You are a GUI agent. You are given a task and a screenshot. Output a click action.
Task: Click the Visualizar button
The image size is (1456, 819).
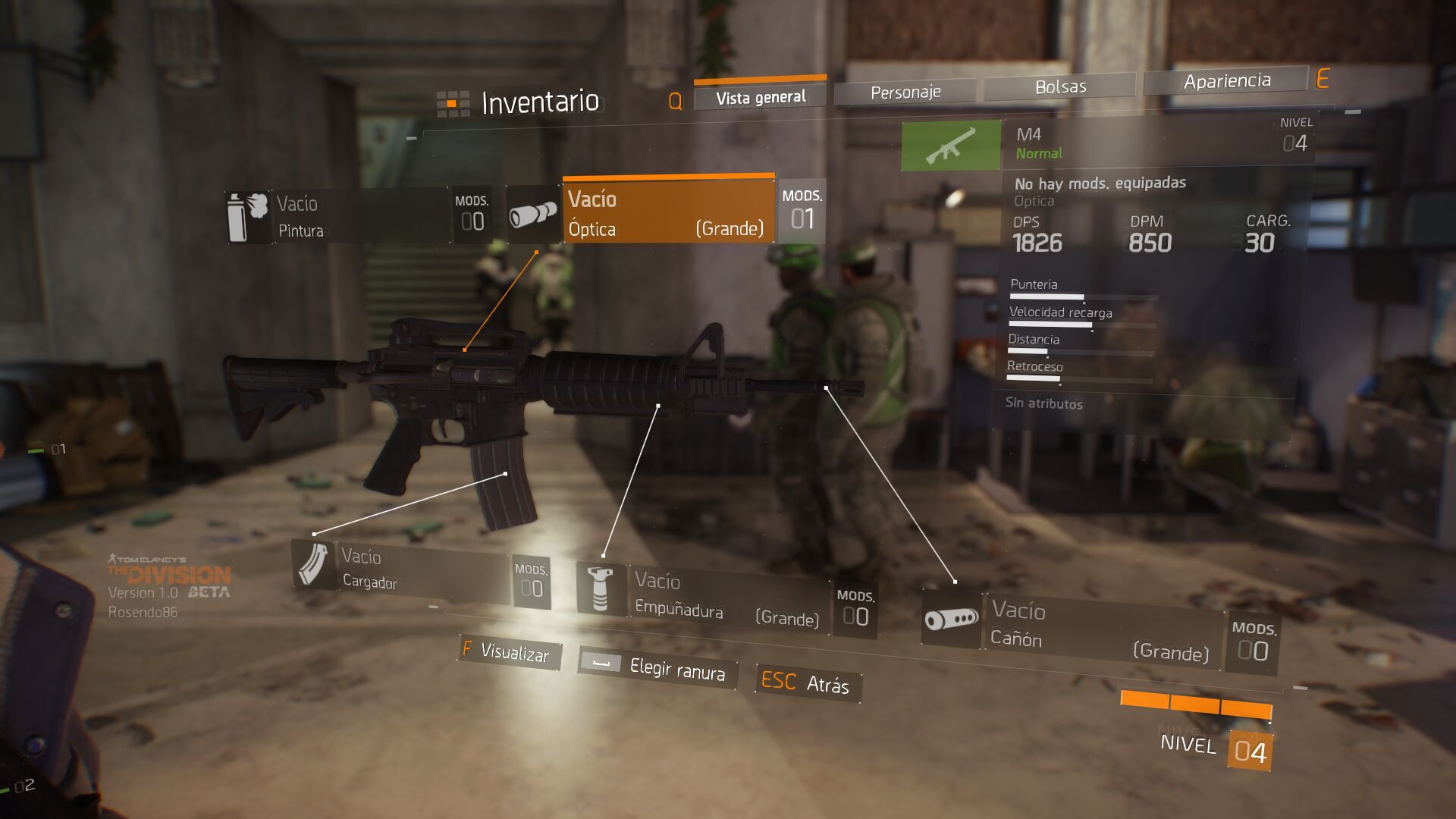(509, 652)
